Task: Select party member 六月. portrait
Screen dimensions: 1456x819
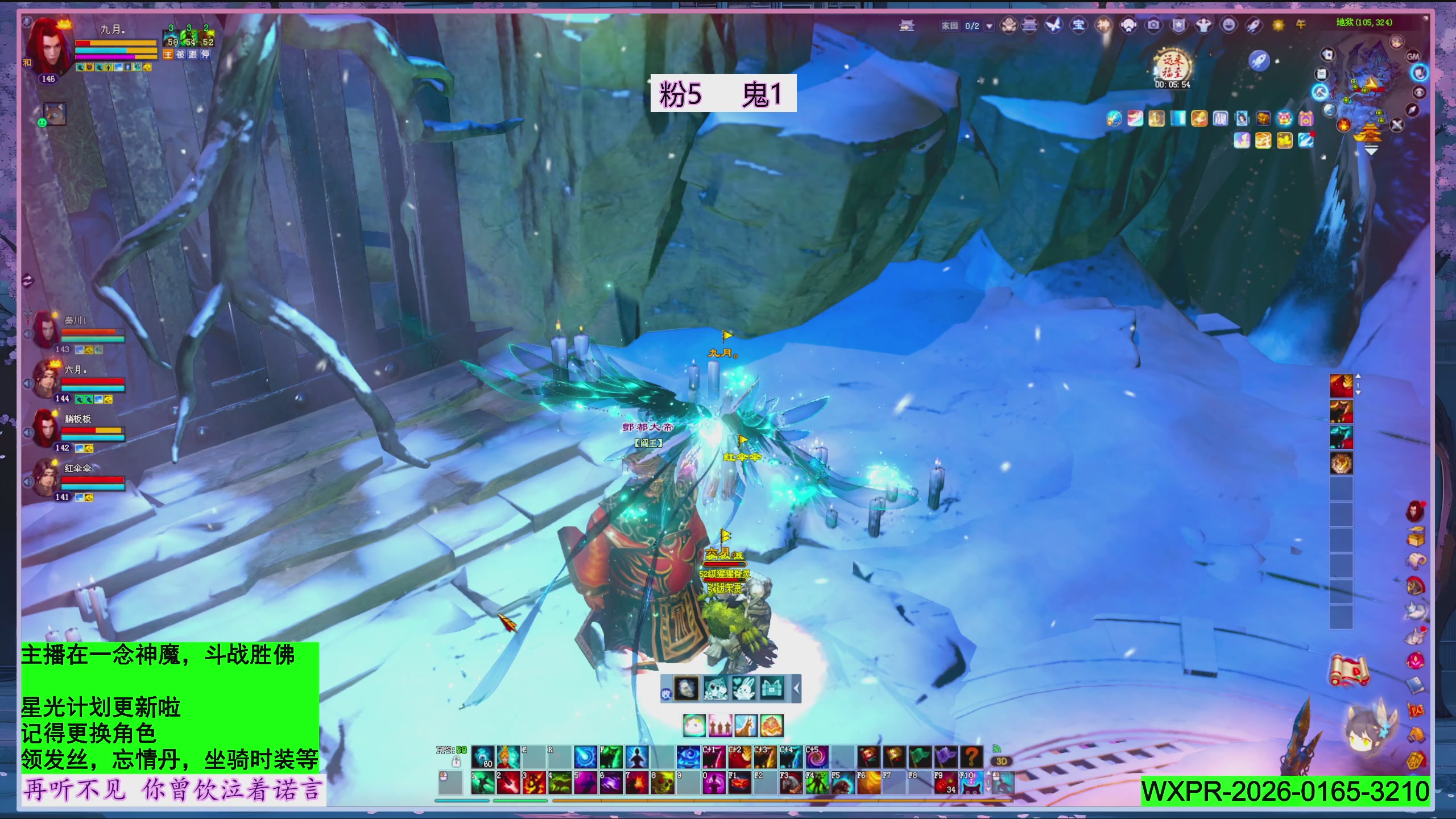Action: click(47, 378)
